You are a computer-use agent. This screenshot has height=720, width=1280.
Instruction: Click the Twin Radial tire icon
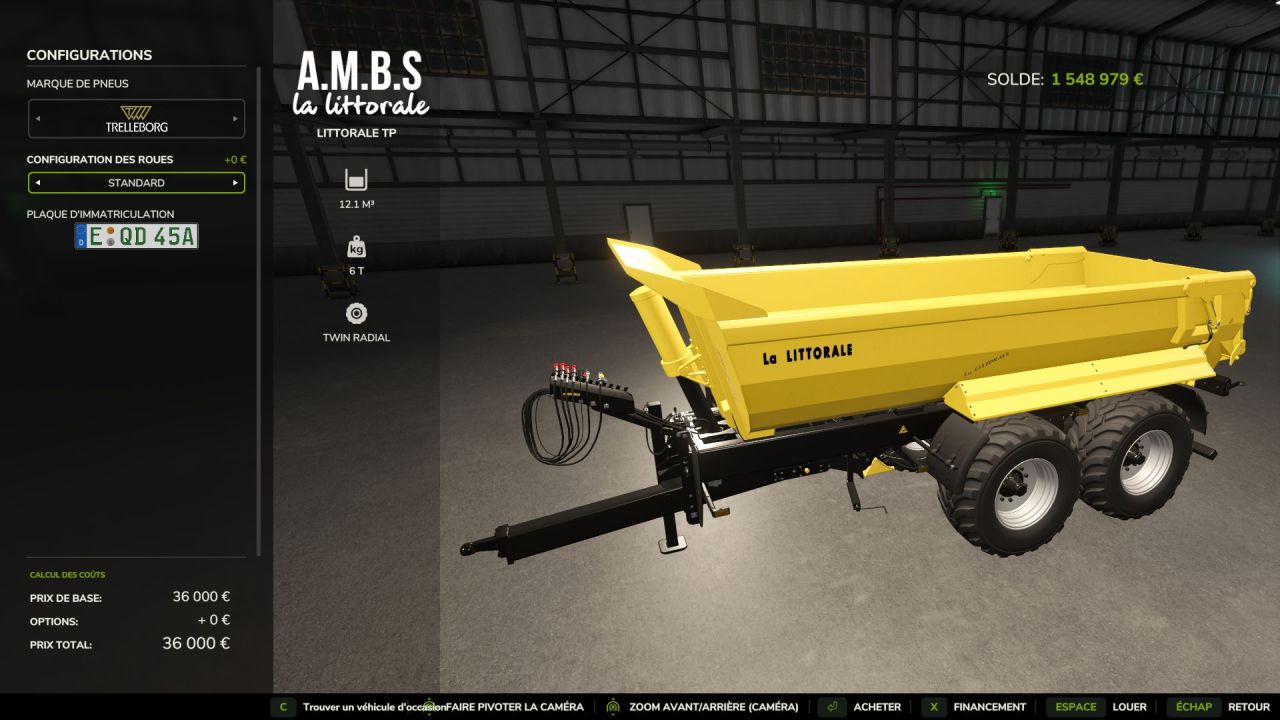[x=355, y=313]
